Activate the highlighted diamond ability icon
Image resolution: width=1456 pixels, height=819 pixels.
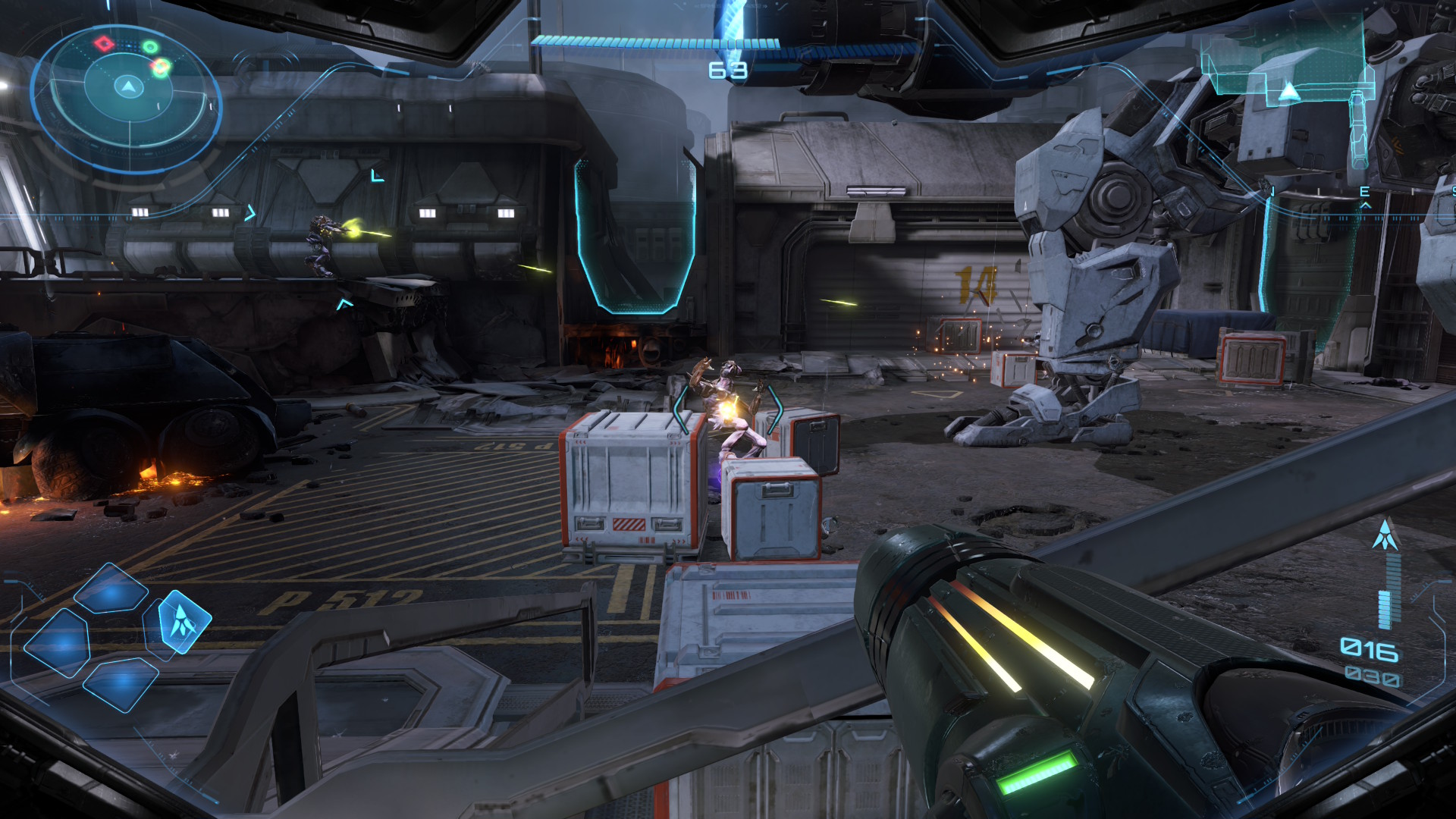[182, 622]
